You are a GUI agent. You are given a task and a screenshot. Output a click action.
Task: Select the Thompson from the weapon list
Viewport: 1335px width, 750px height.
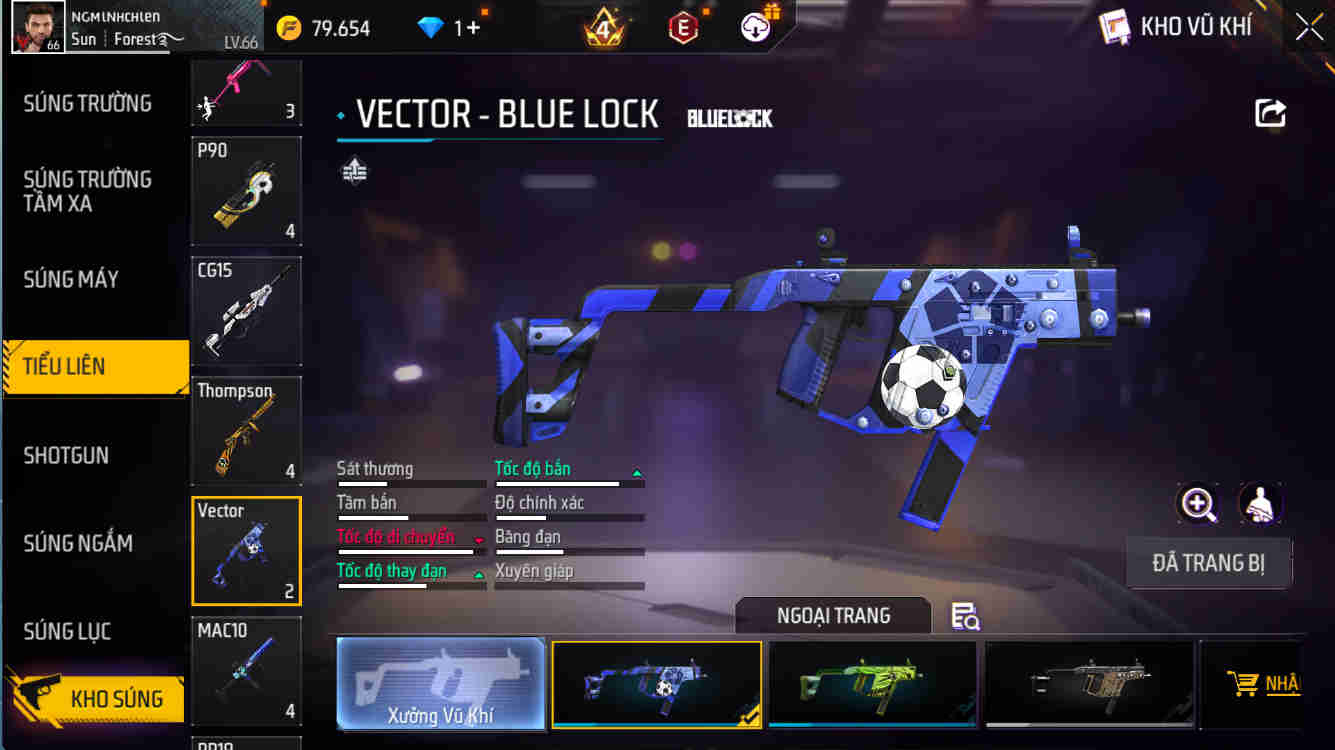(246, 430)
